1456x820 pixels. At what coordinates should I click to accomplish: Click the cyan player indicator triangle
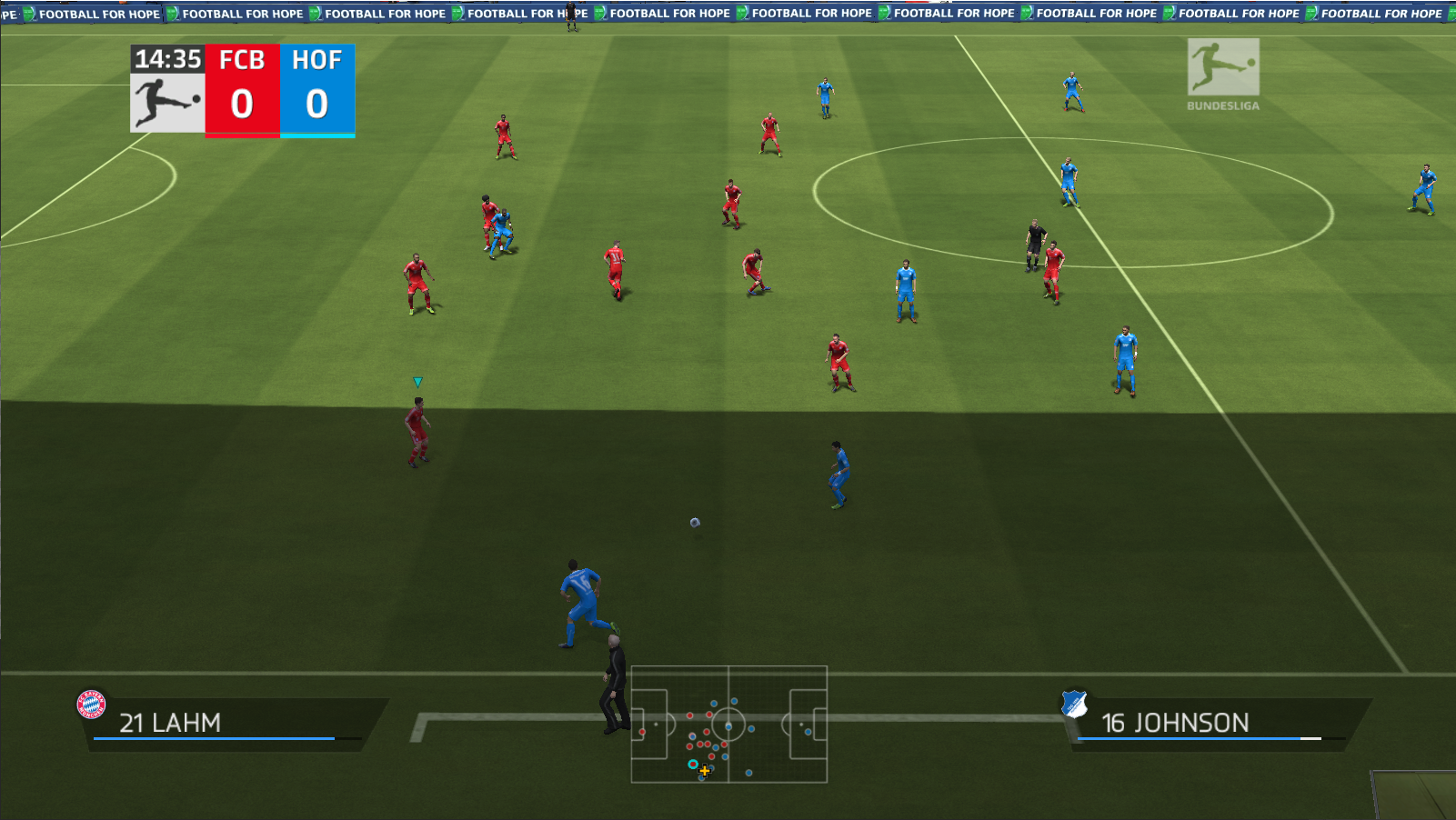tap(417, 381)
